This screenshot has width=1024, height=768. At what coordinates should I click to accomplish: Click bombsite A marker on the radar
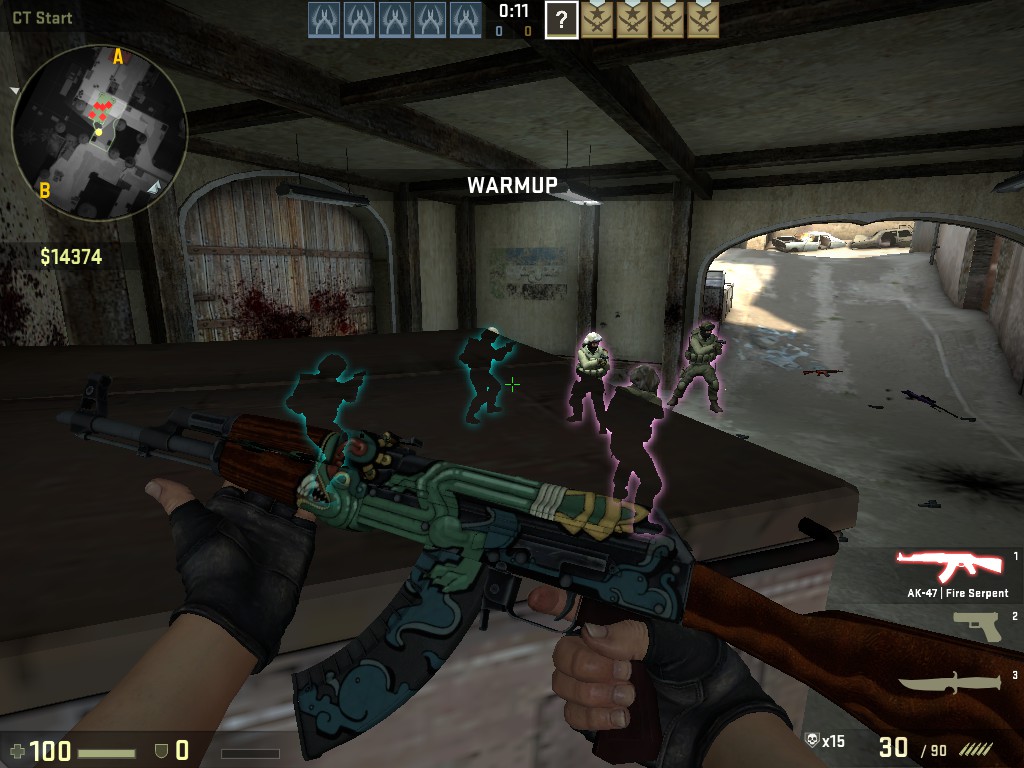pos(118,57)
